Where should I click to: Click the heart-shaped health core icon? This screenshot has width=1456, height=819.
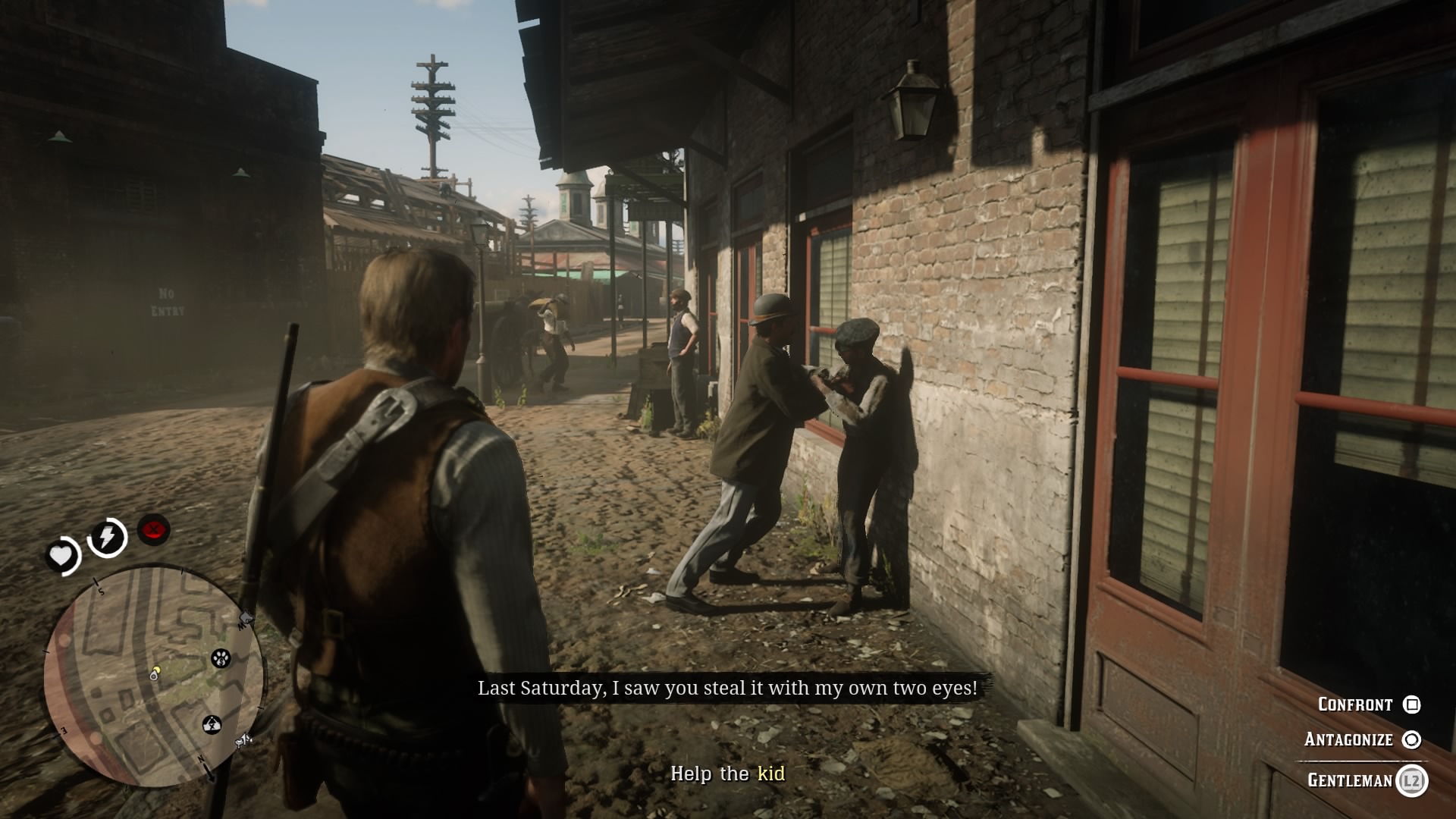click(61, 554)
